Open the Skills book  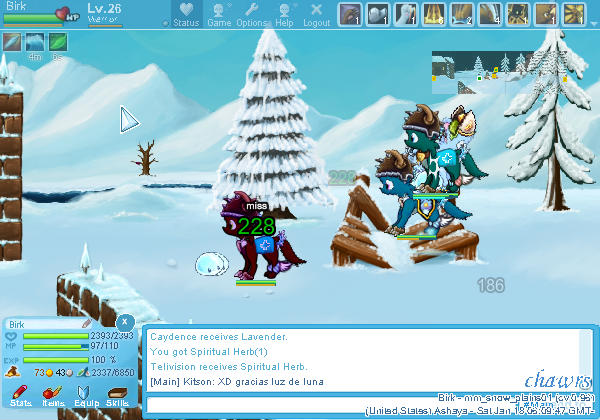tap(118, 393)
